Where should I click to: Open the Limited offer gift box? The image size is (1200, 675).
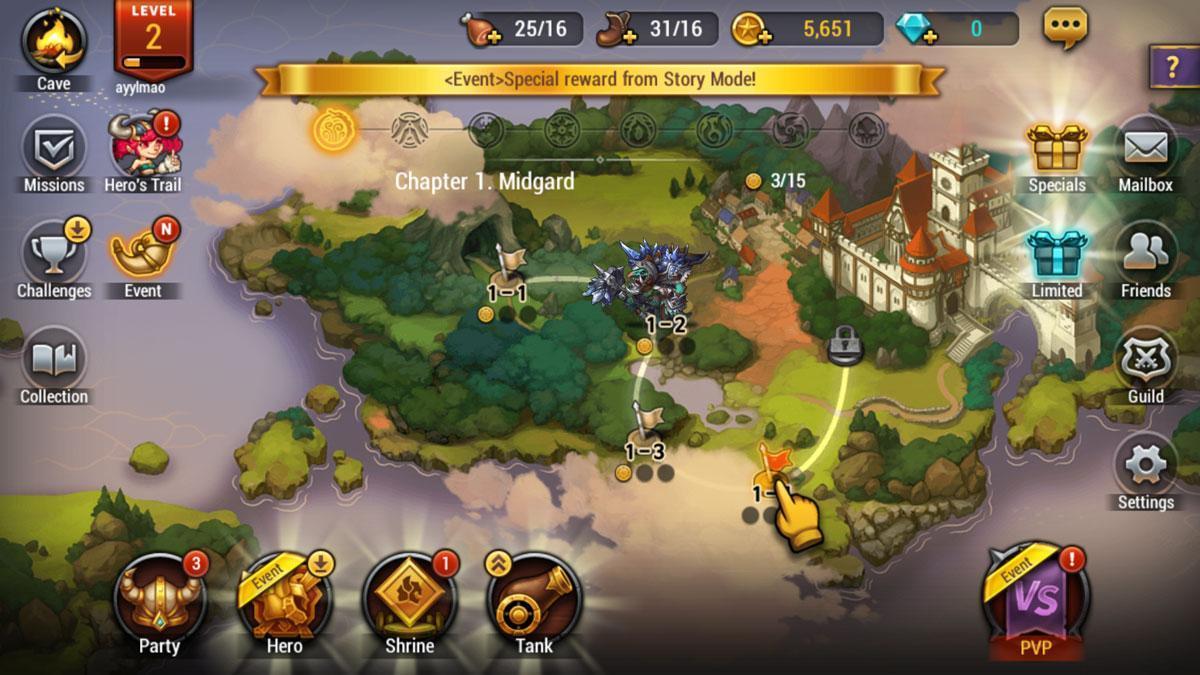pos(1058,256)
